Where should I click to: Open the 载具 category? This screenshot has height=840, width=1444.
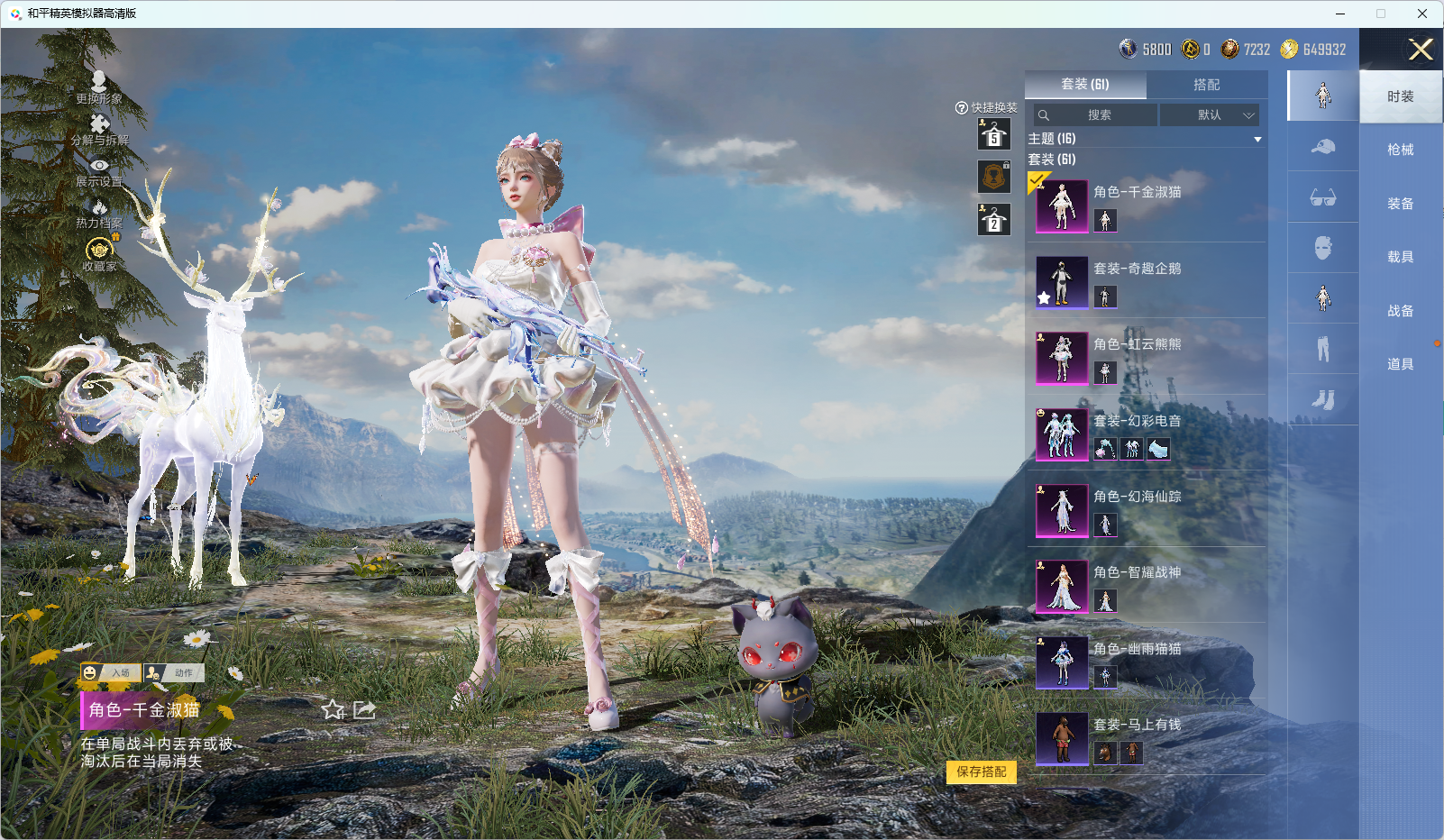[1400, 257]
